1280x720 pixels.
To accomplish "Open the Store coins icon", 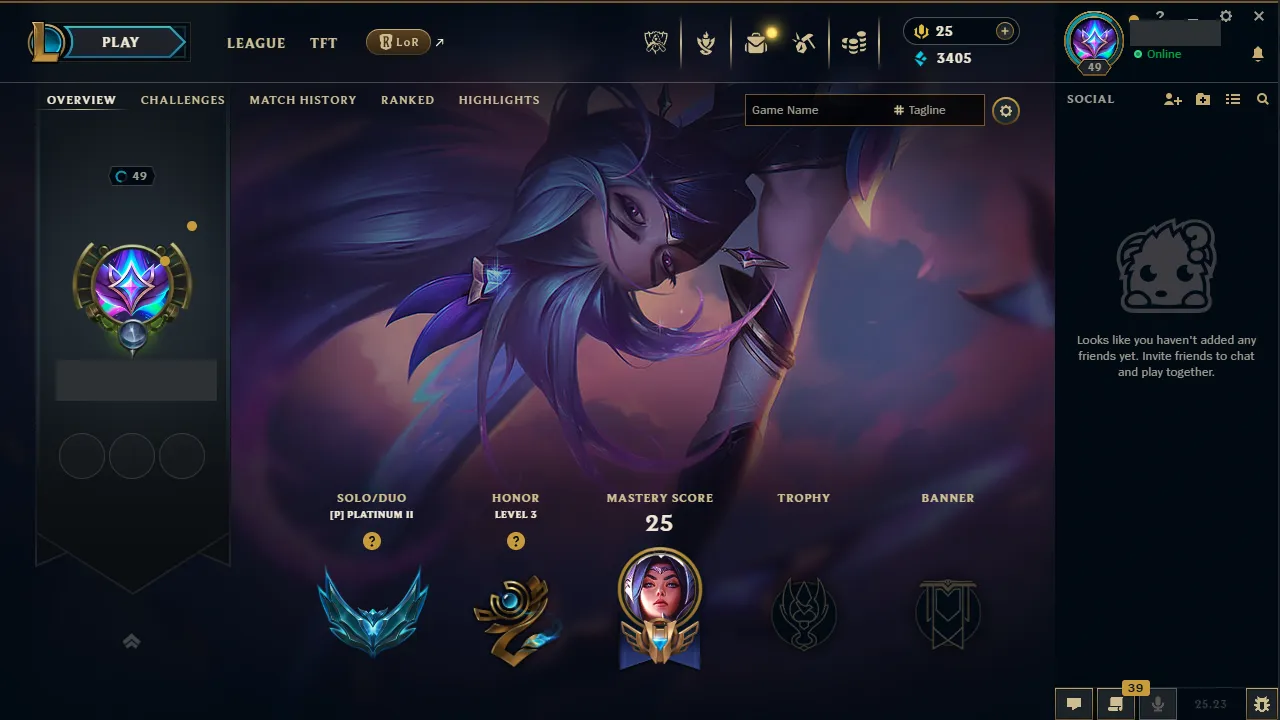I will pos(855,42).
